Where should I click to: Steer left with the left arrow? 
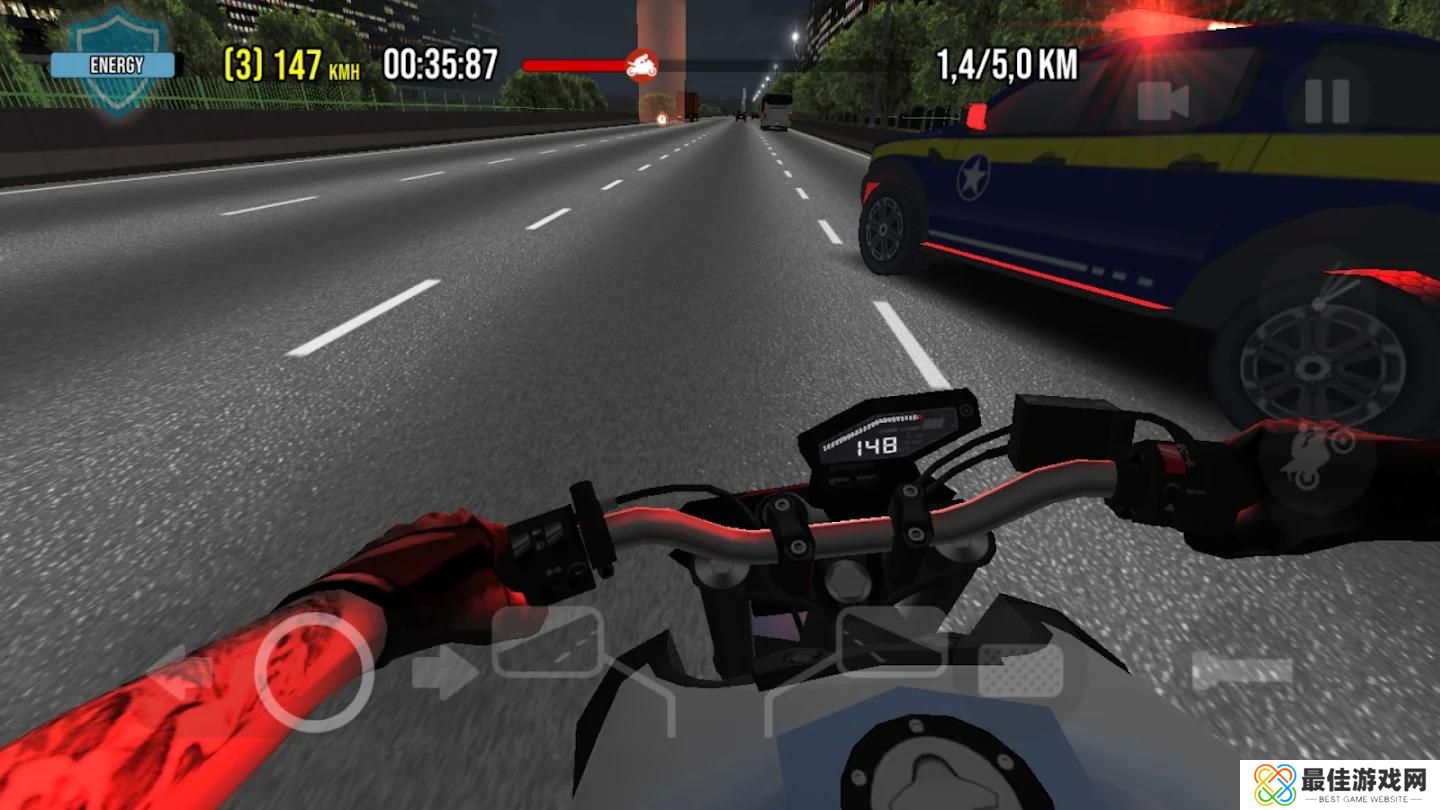pyautogui.click(x=181, y=672)
